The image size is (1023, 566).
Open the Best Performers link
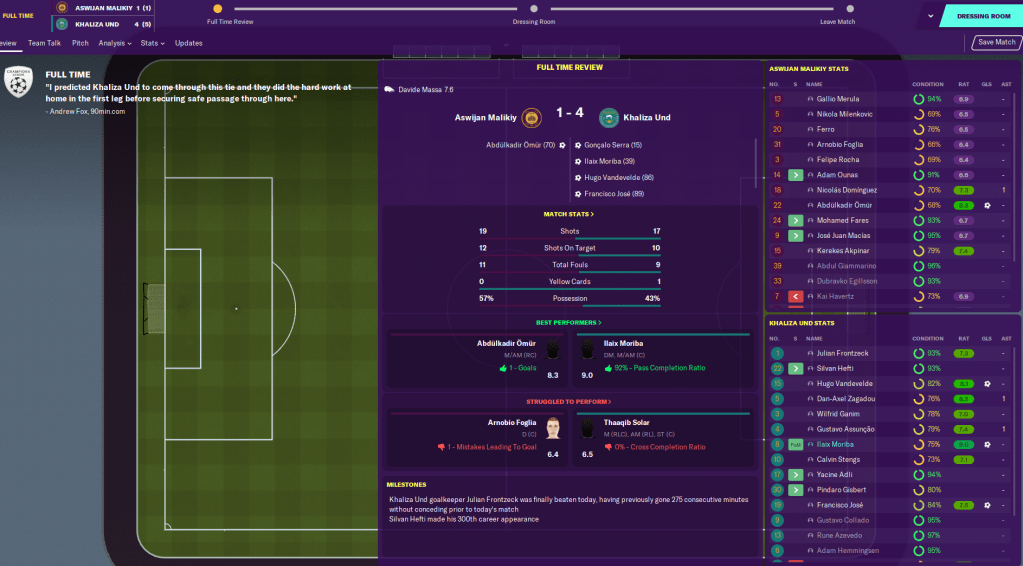tap(569, 323)
